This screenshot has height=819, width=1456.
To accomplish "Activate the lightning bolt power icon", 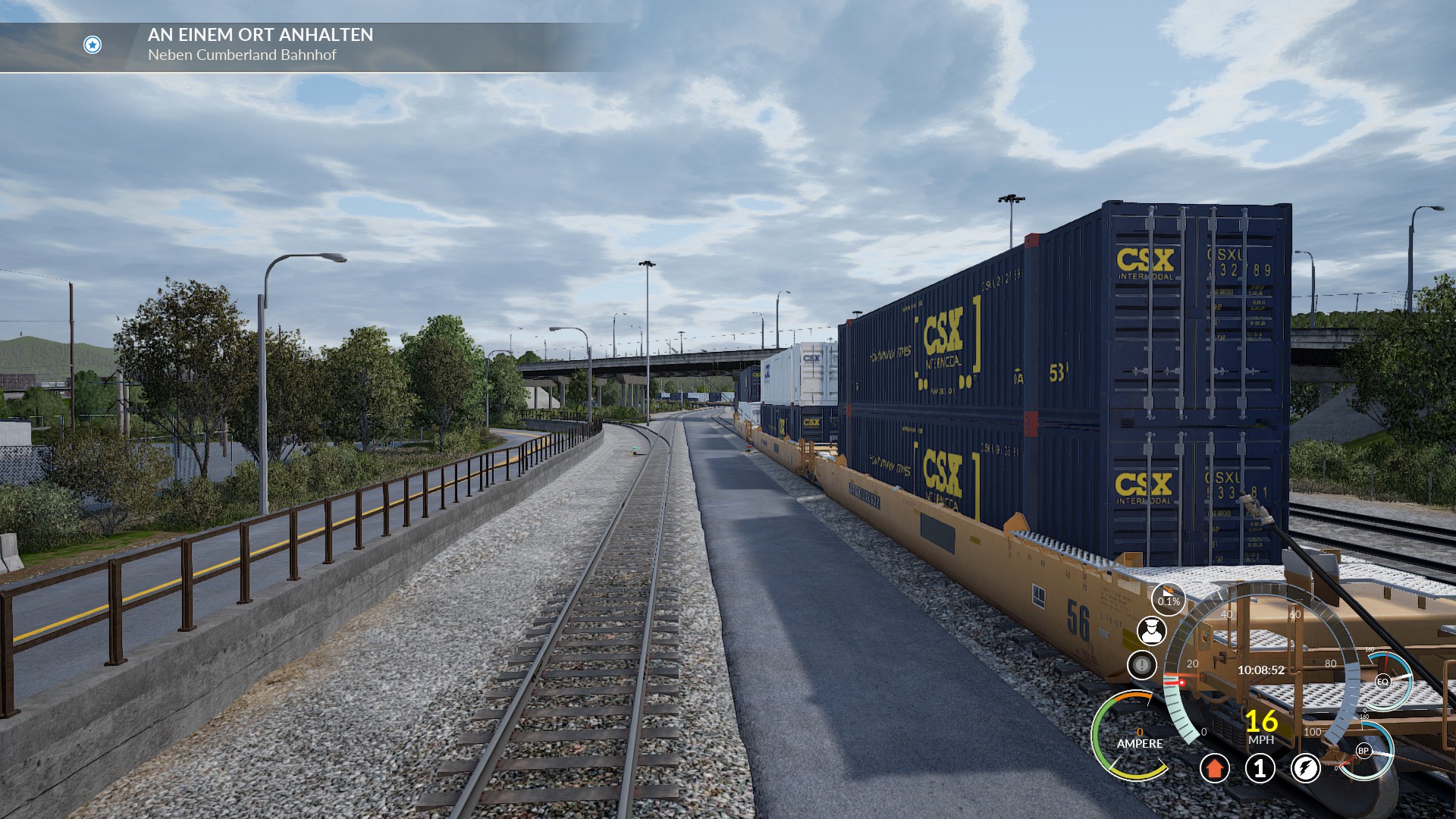I will point(1305,768).
